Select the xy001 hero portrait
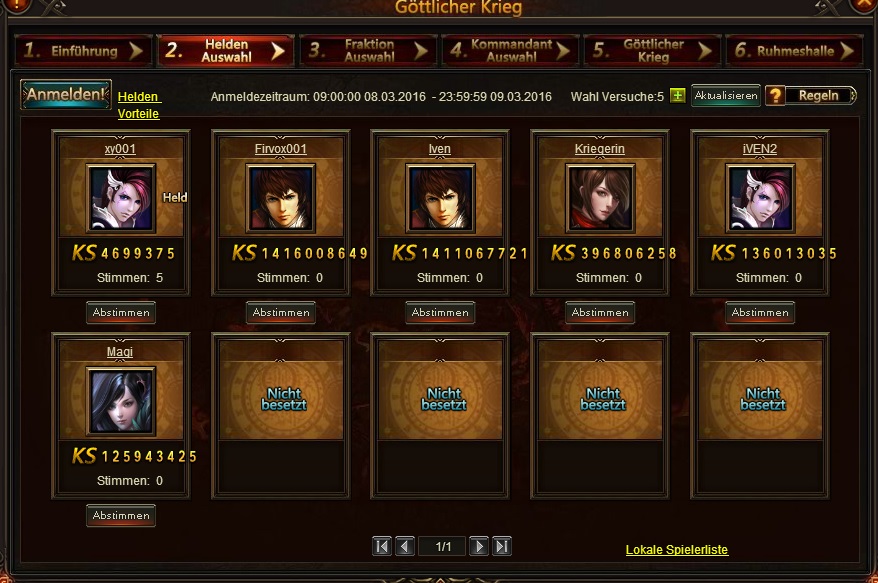This screenshot has height=583, width=878. 121,198
